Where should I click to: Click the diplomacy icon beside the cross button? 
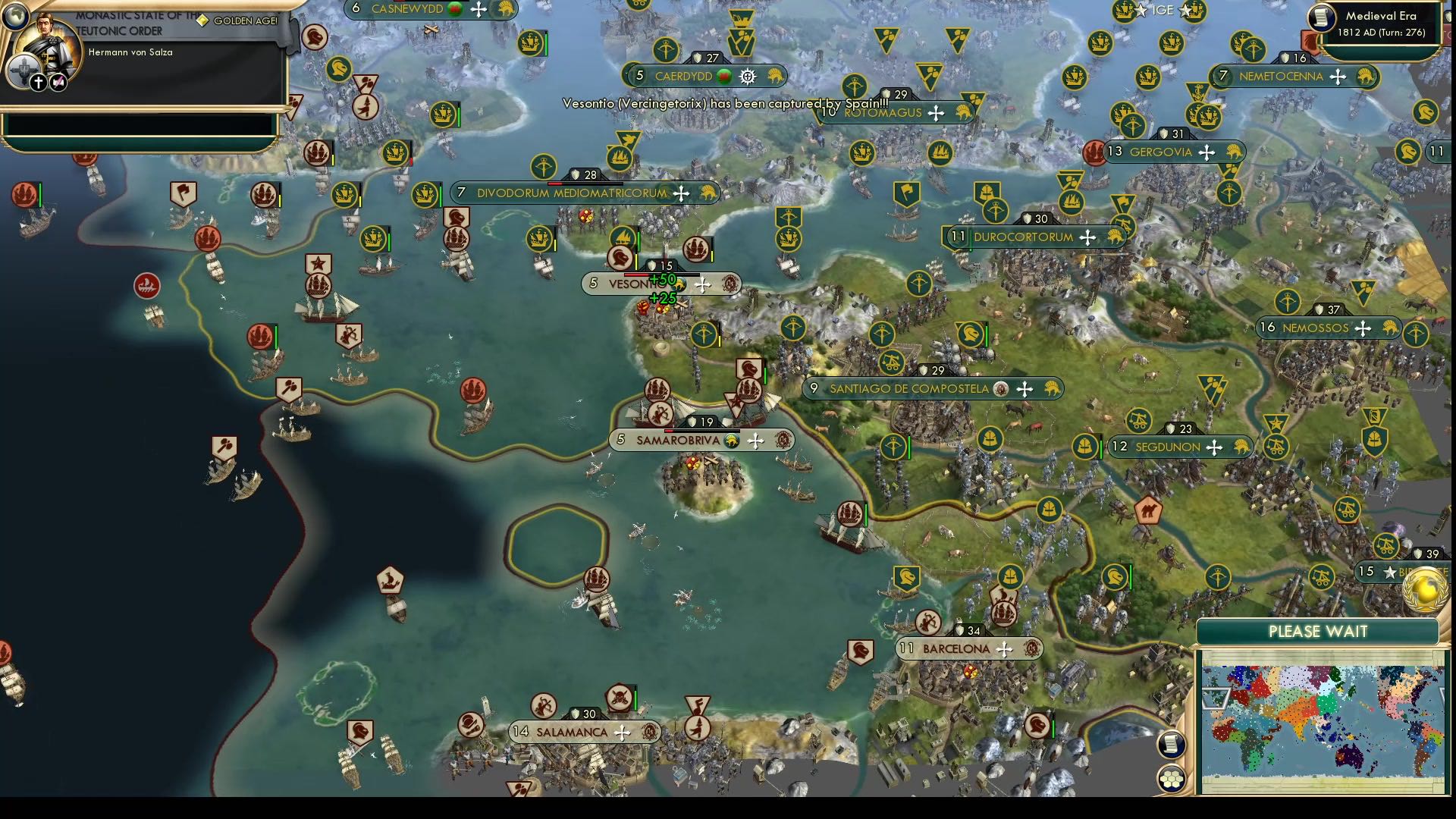coord(58,81)
